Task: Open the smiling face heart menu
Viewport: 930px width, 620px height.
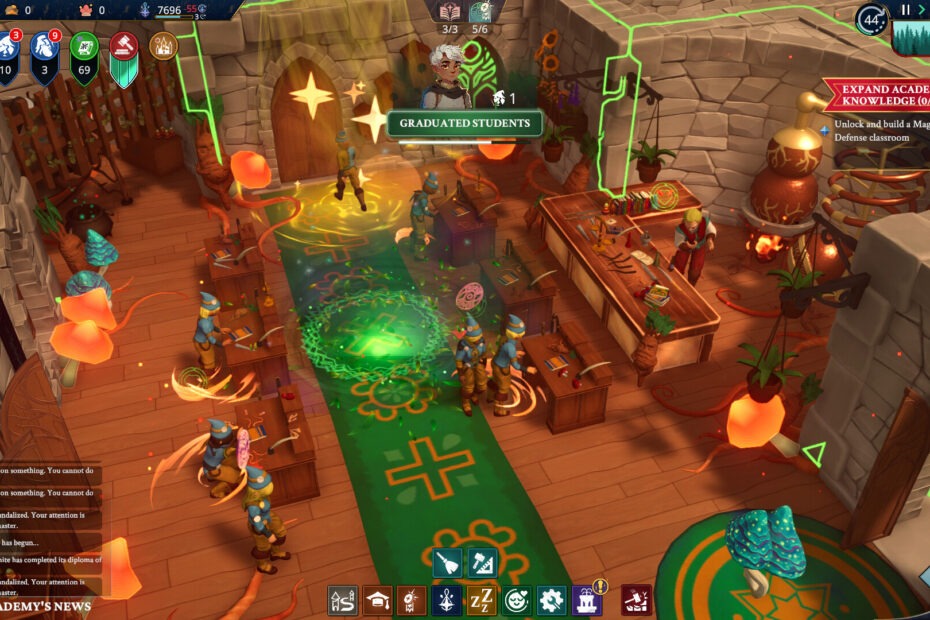Action: click(x=517, y=600)
